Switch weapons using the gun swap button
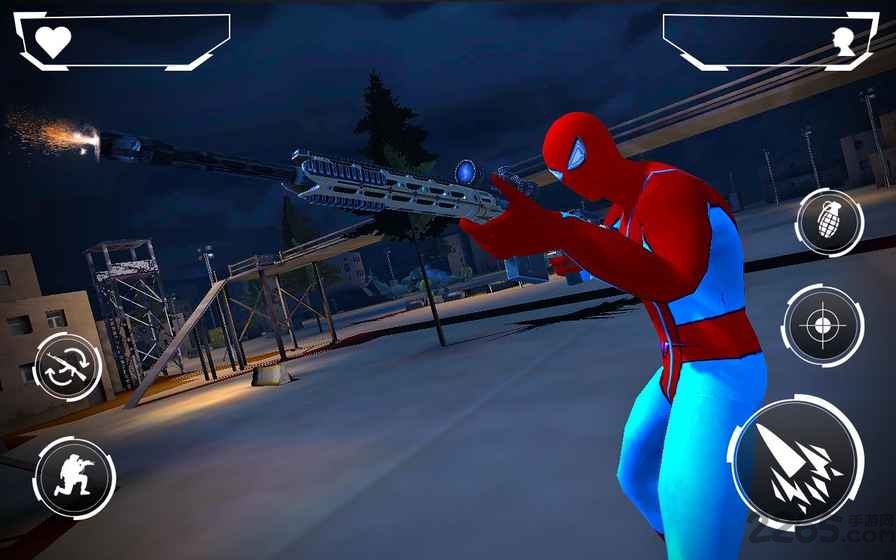 coord(68,367)
